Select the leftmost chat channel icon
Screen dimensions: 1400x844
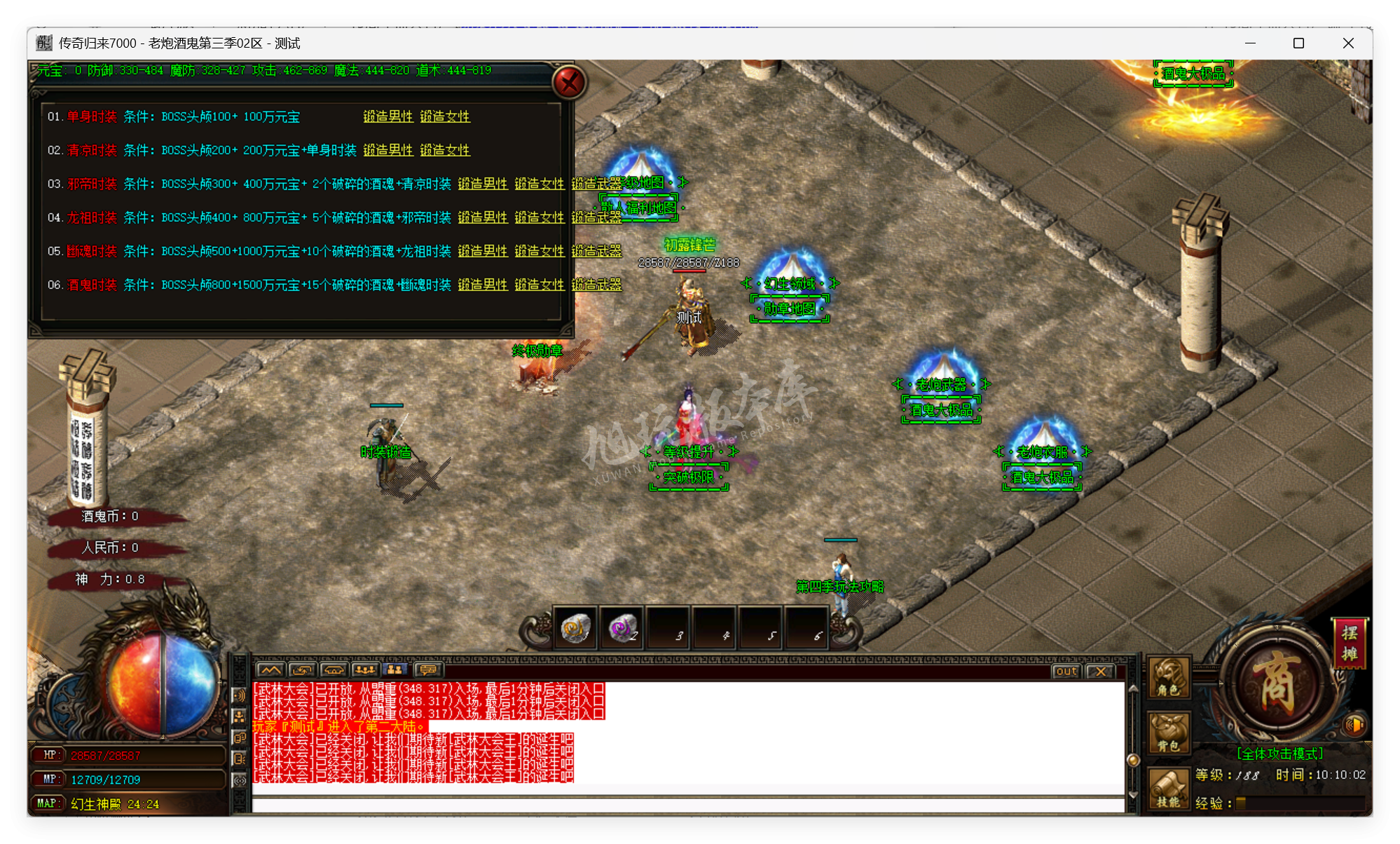click(271, 670)
